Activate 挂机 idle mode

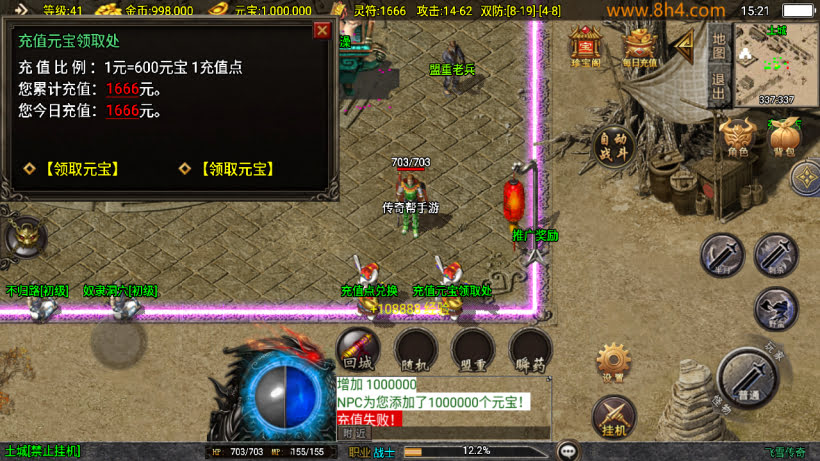[x=614, y=415]
